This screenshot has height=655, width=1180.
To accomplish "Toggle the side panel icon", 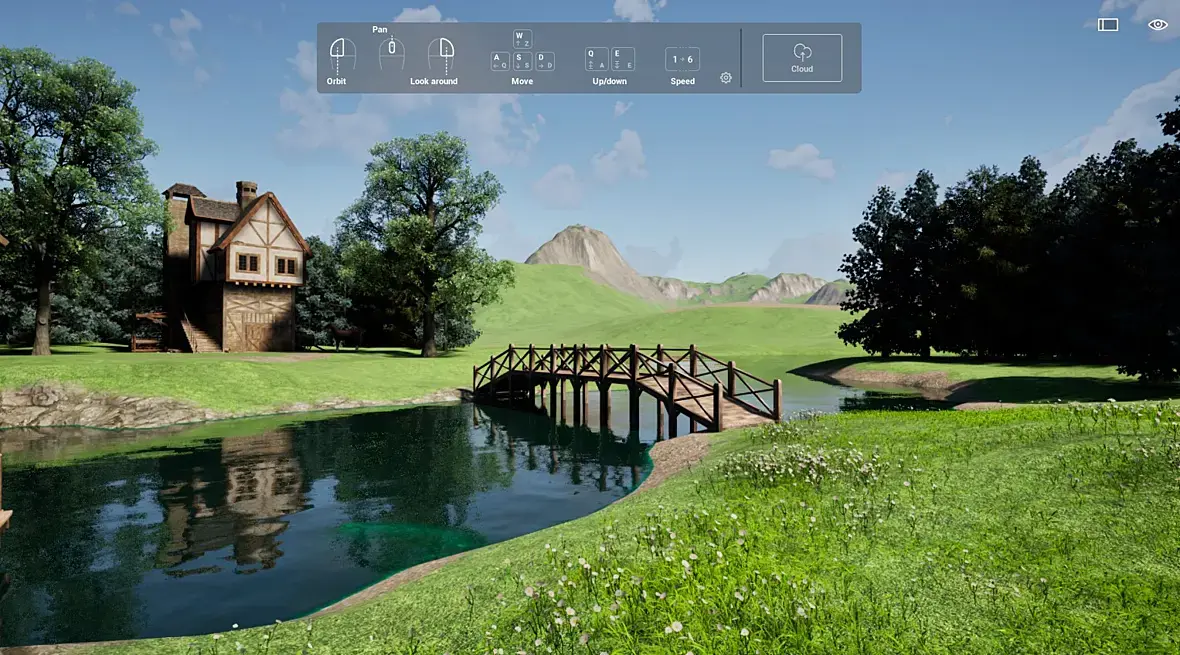I will coord(1108,25).
